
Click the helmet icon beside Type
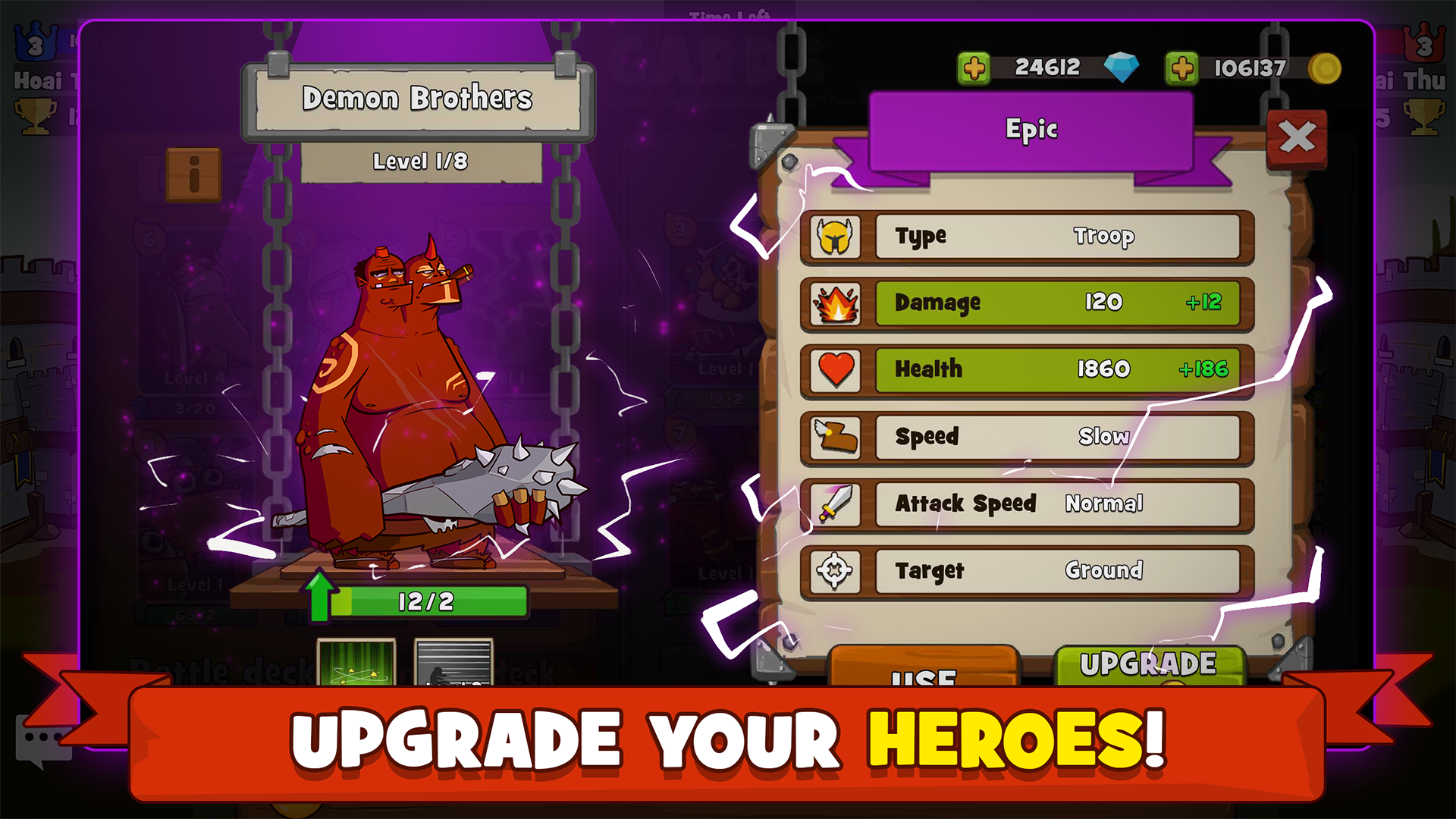click(836, 236)
